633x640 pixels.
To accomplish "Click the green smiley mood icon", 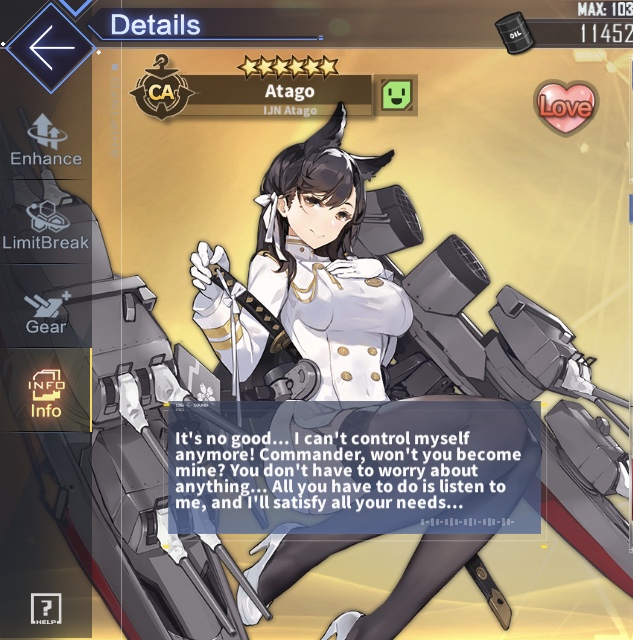I will pyautogui.click(x=399, y=96).
